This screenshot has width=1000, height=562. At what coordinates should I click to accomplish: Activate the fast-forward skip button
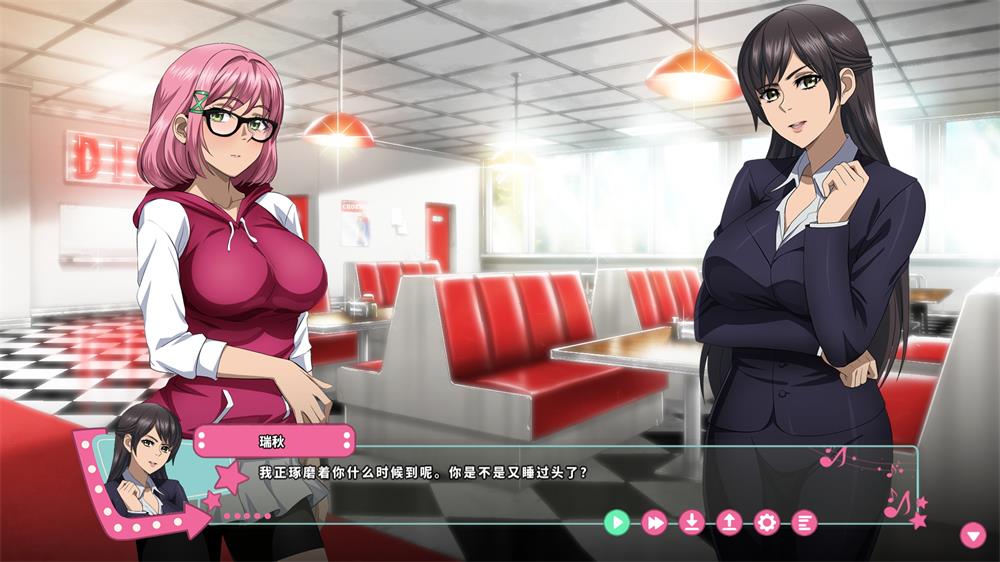654,521
